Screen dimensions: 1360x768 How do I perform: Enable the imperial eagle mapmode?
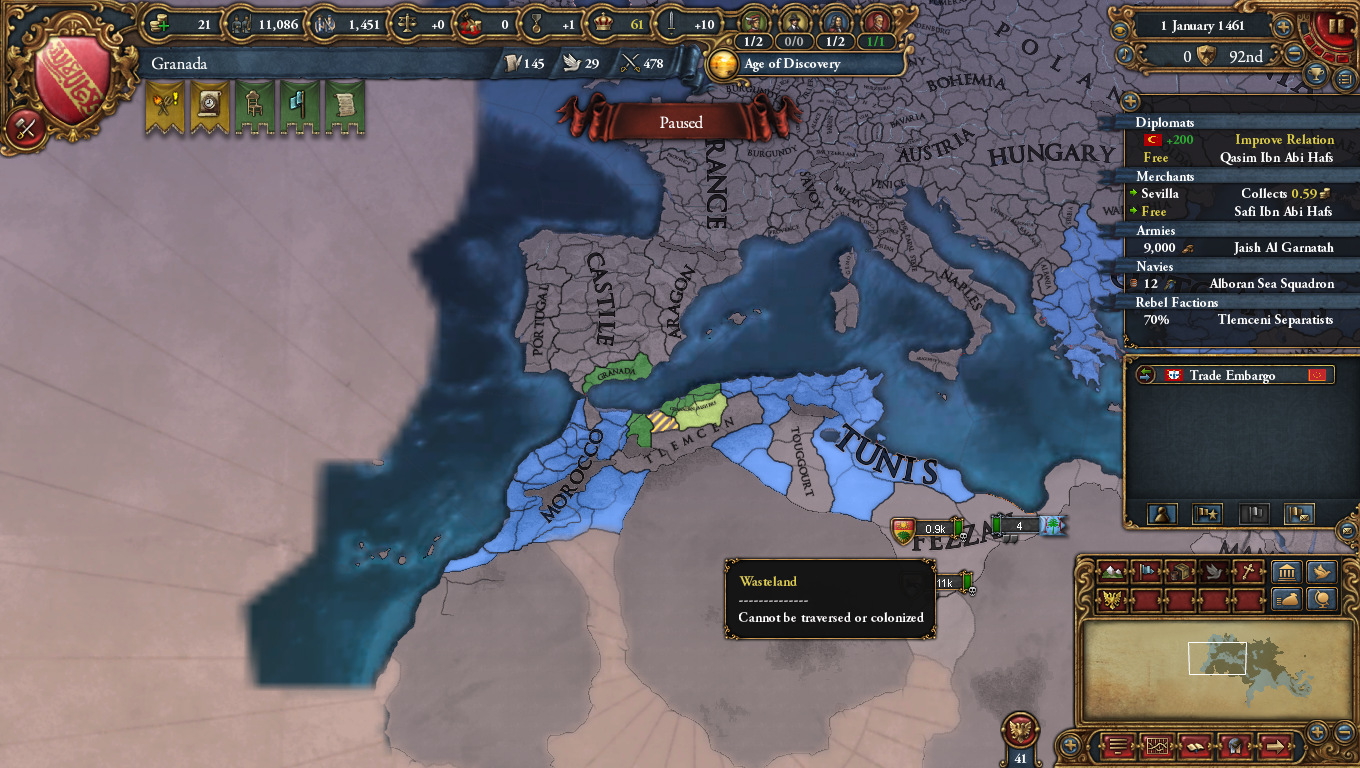coord(1111,598)
